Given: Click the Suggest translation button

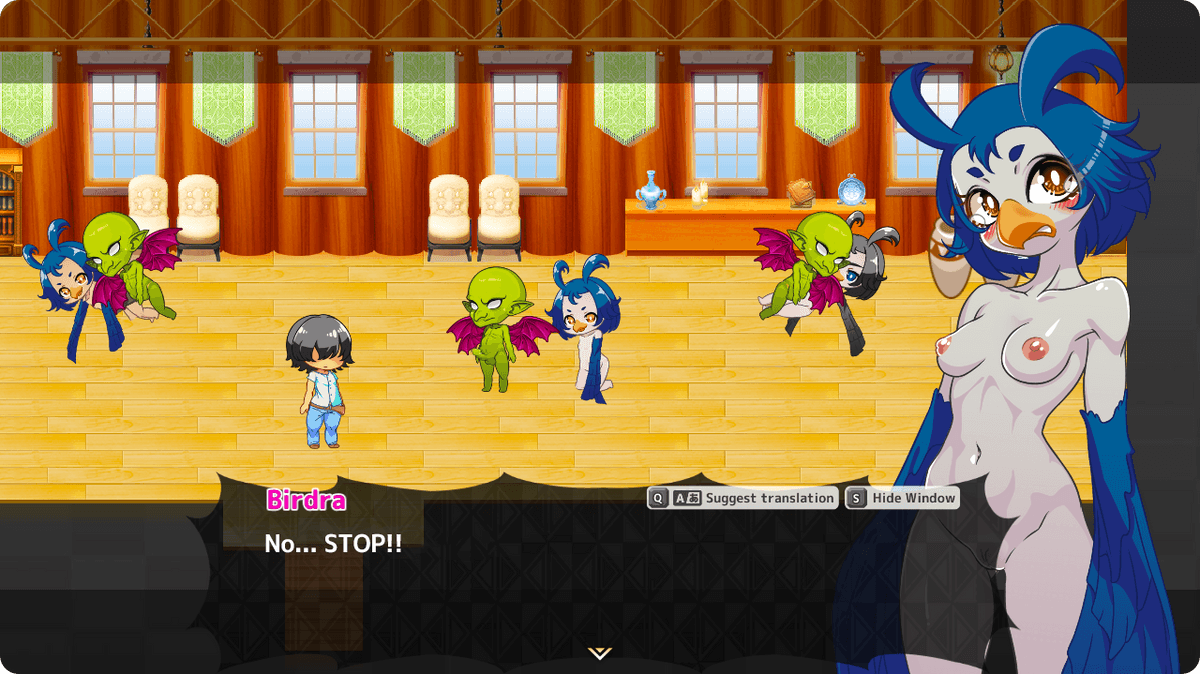Looking at the screenshot, I should [x=743, y=498].
